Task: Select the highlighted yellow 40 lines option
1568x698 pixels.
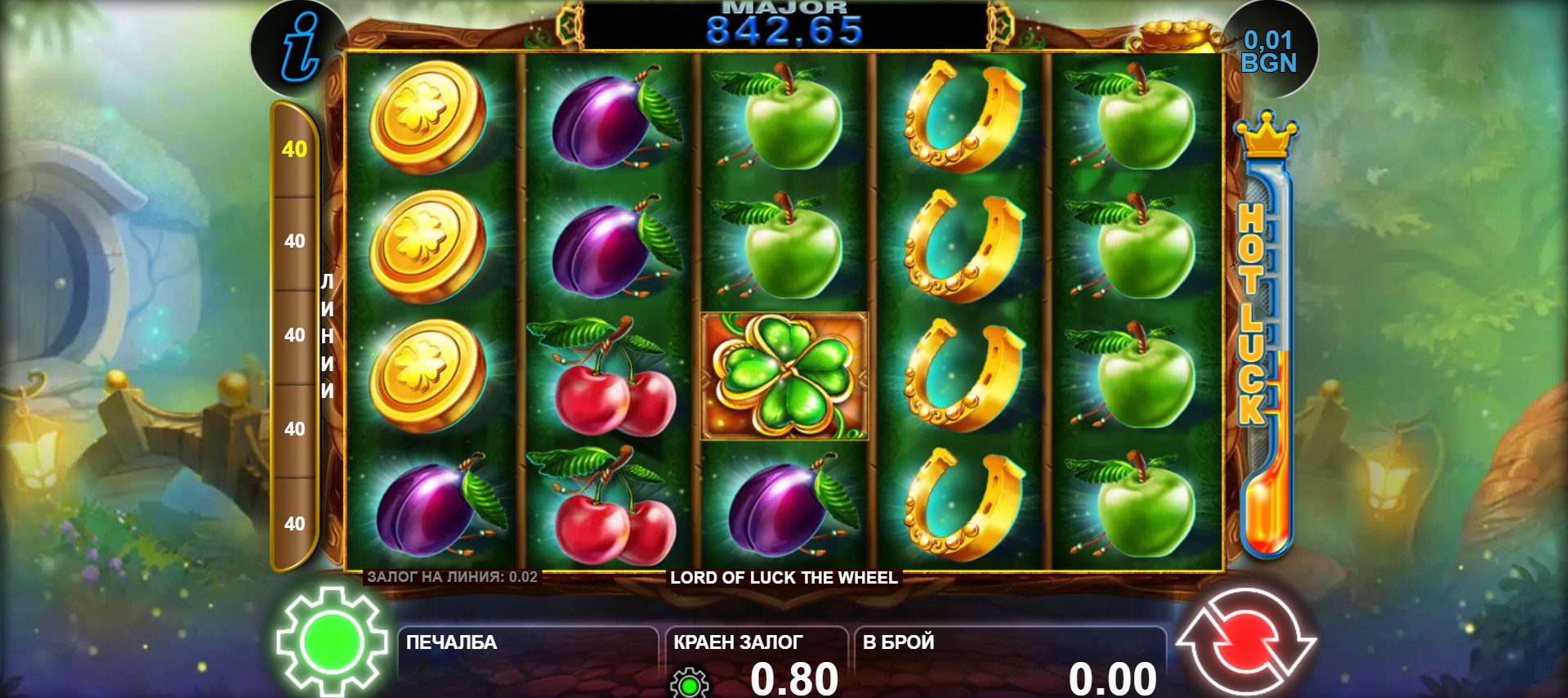Action: point(294,149)
